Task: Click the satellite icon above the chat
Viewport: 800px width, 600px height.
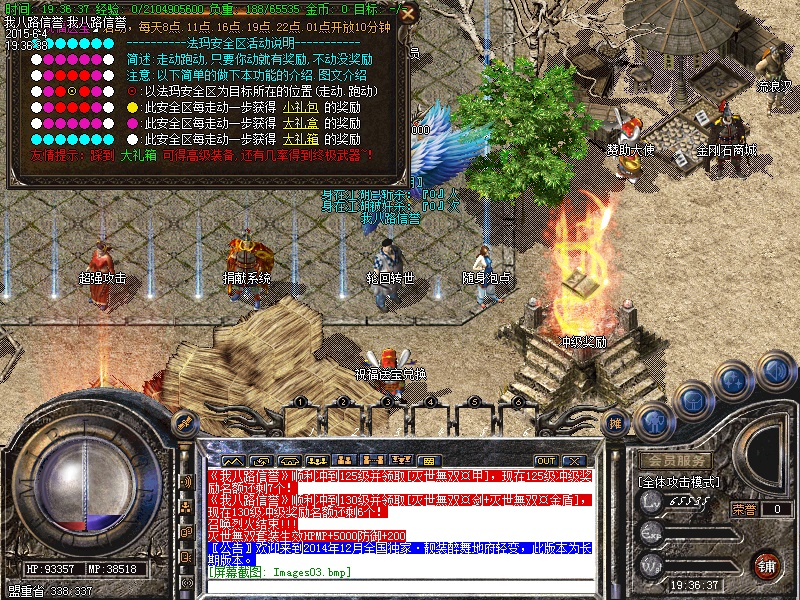Action: pyautogui.click(x=183, y=423)
